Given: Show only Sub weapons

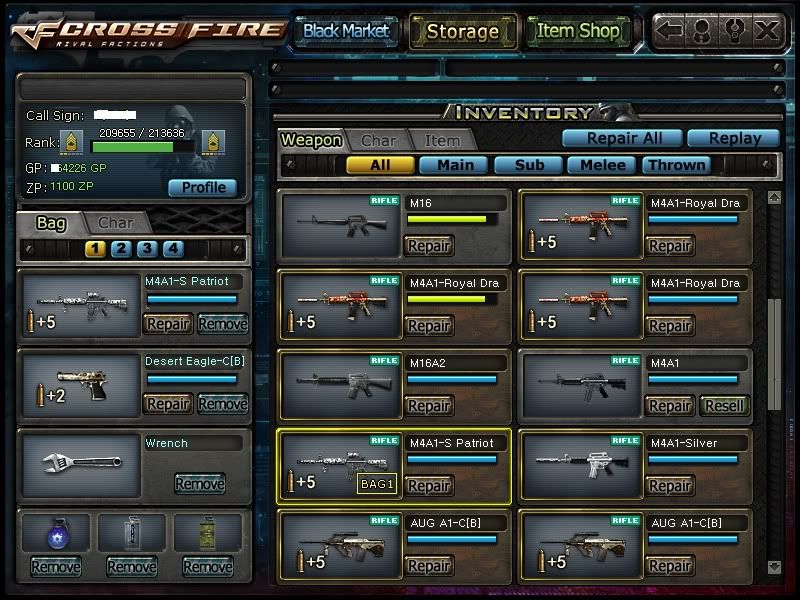Looking at the screenshot, I should coord(528,165).
